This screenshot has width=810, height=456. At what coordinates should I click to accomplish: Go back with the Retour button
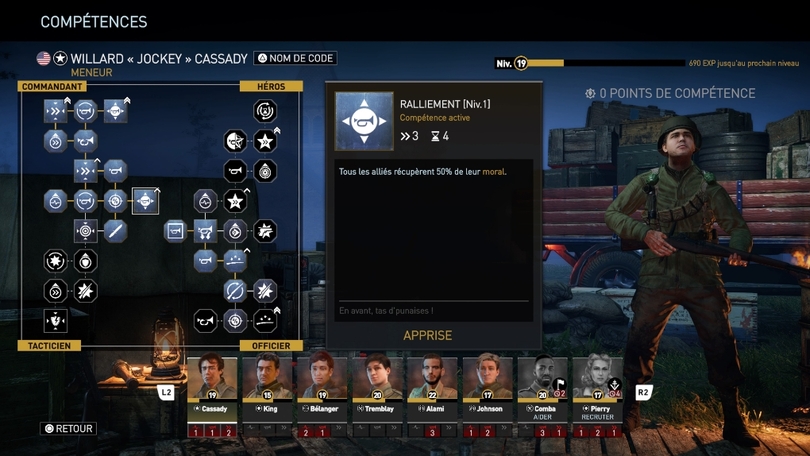(68, 429)
